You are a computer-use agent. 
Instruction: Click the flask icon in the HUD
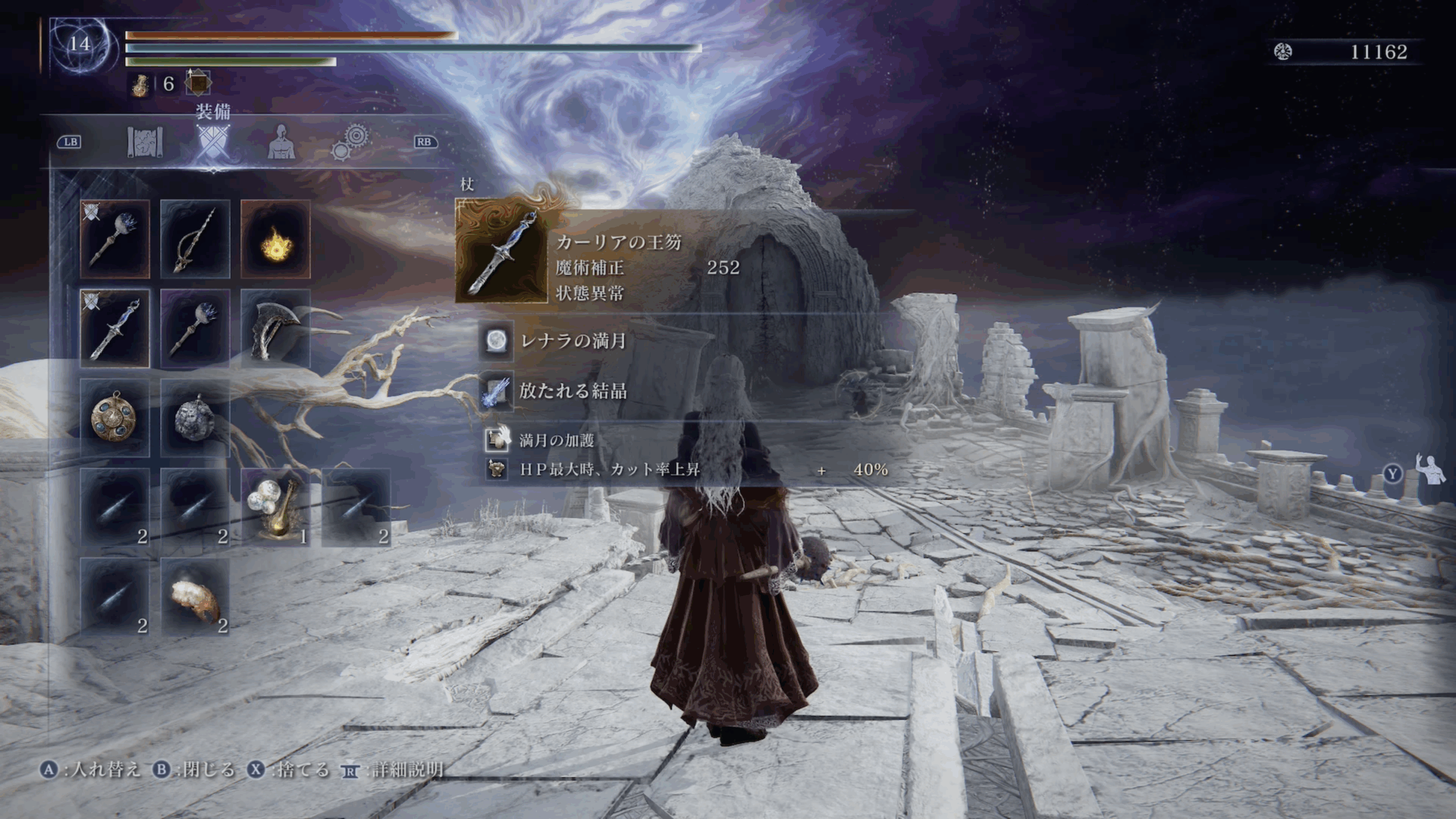pyautogui.click(x=140, y=85)
